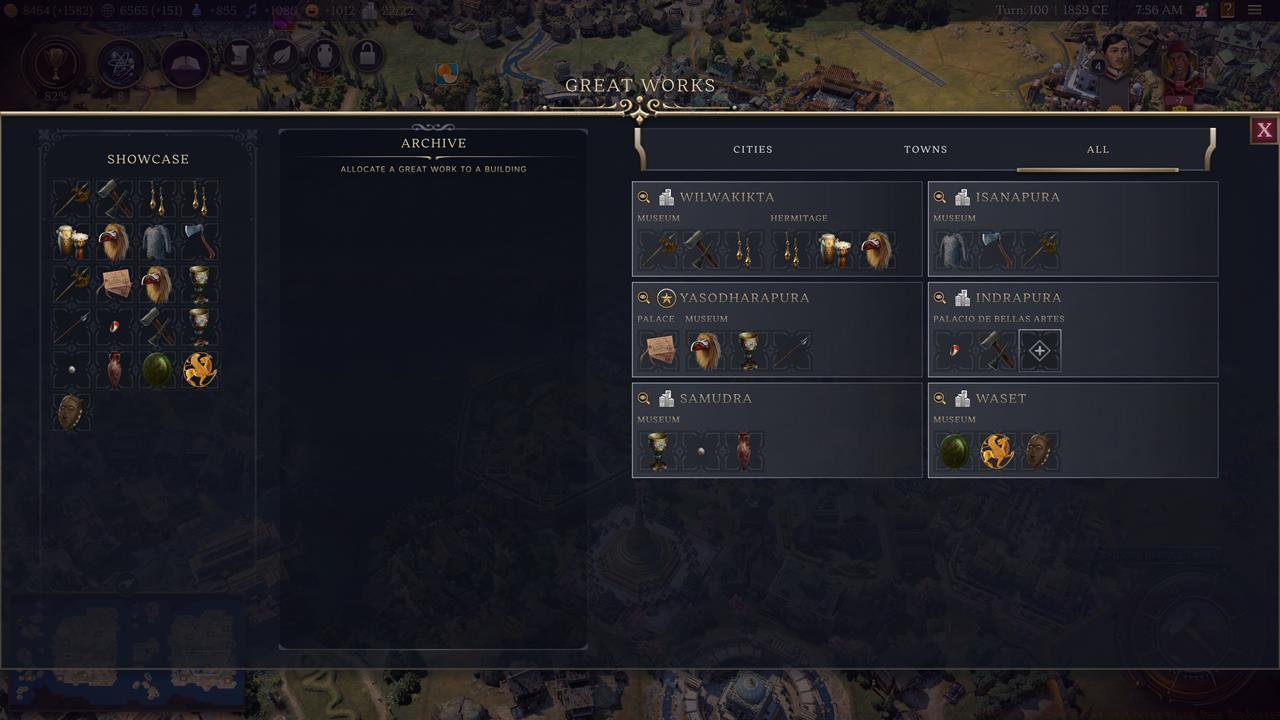Click the locked feature padlock icon
Viewport: 1280px width, 720px height.
click(x=367, y=55)
